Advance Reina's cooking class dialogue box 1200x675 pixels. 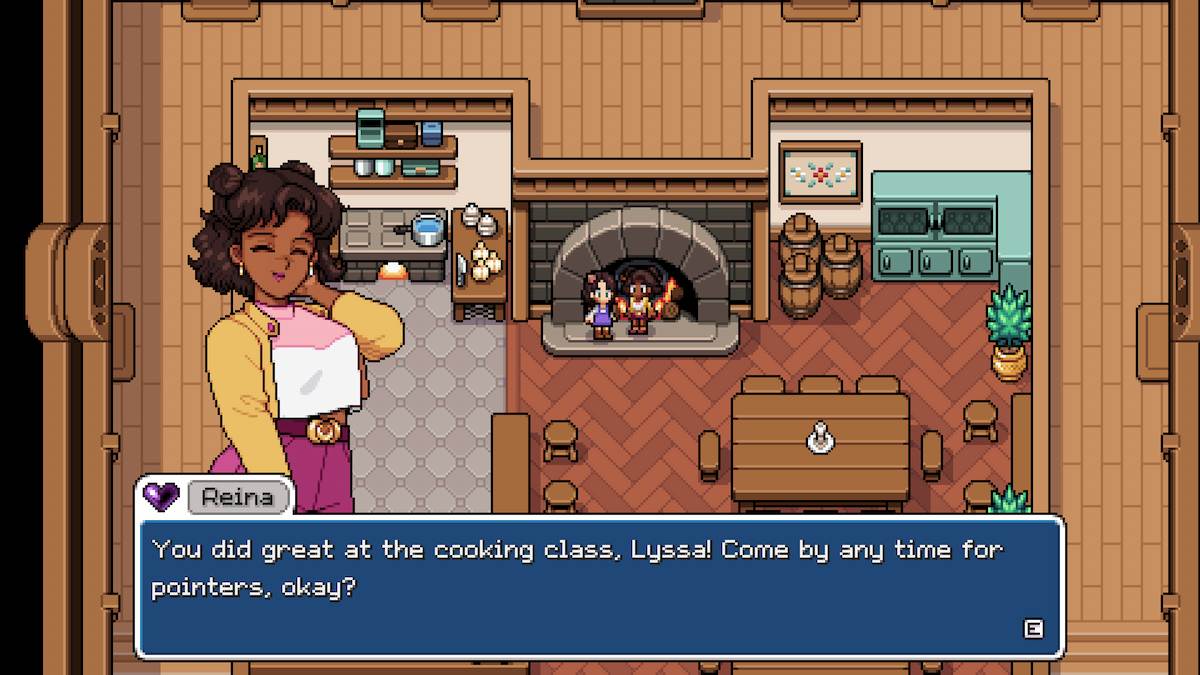tap(1033, 628)
